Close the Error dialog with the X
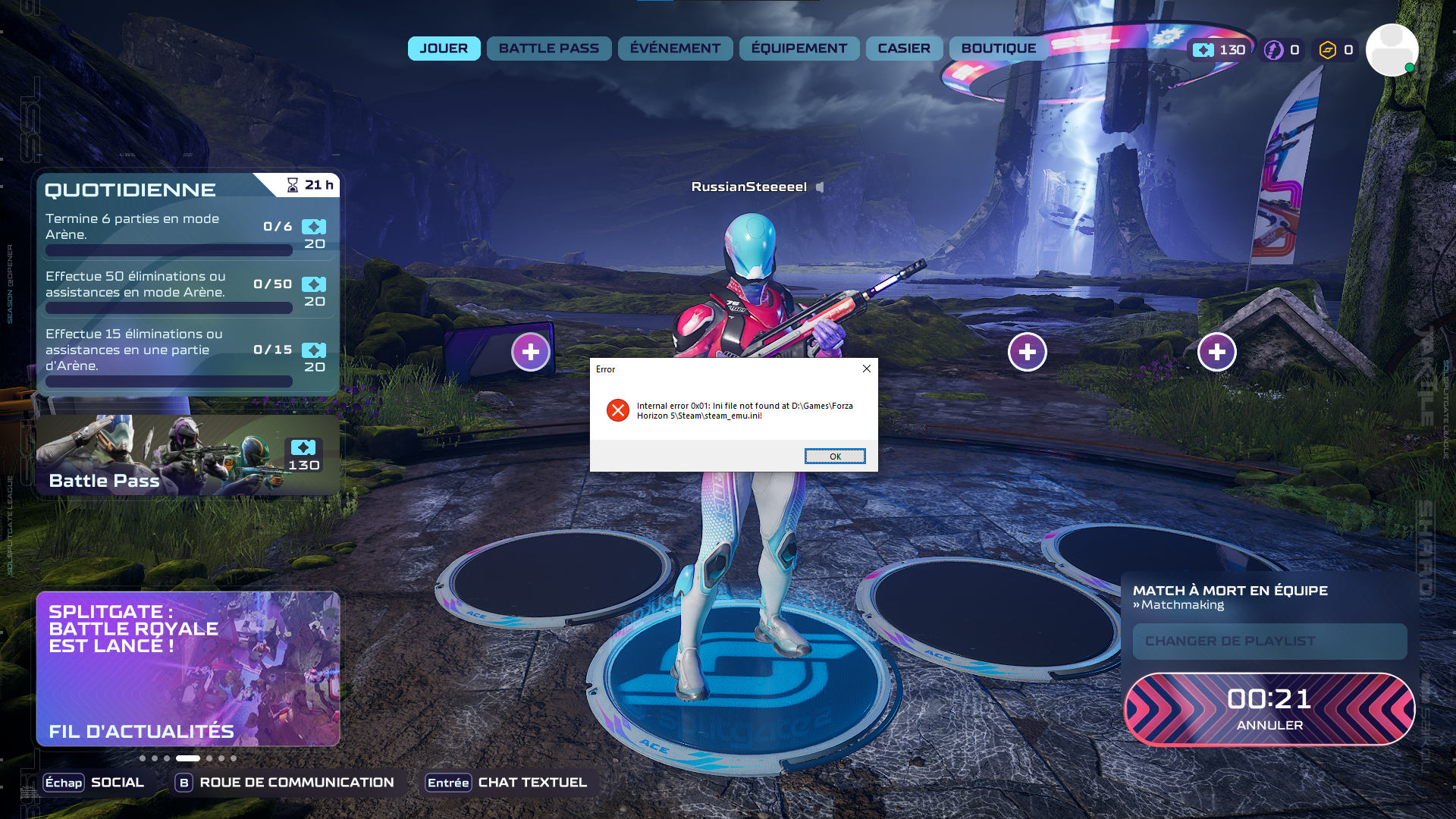1456x819 pixels. (x=866, y=369)
